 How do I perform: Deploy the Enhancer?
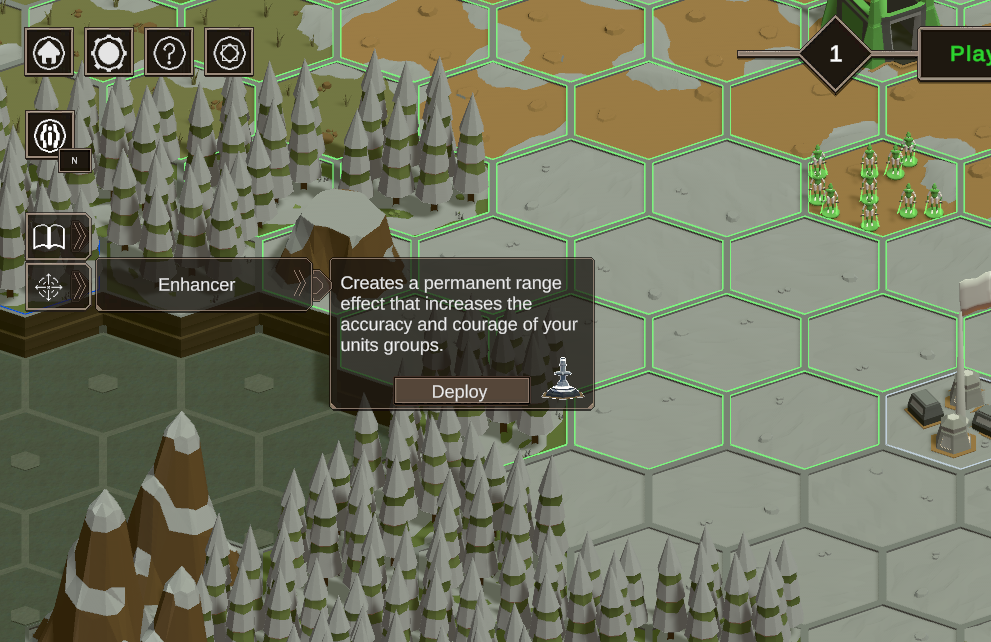[x=460, y=391]
